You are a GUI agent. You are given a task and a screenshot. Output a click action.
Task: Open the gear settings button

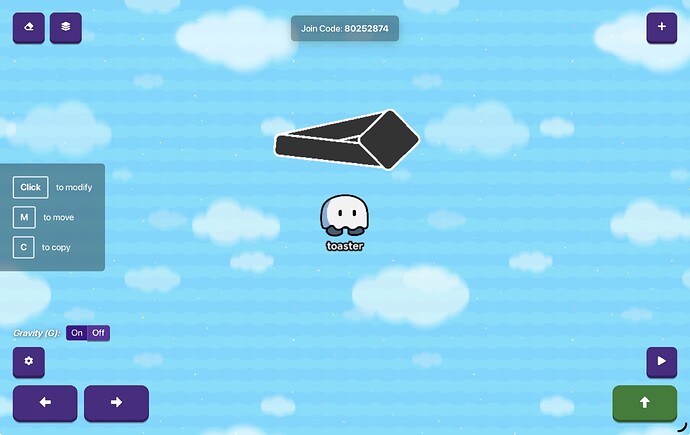click(28, 362)
